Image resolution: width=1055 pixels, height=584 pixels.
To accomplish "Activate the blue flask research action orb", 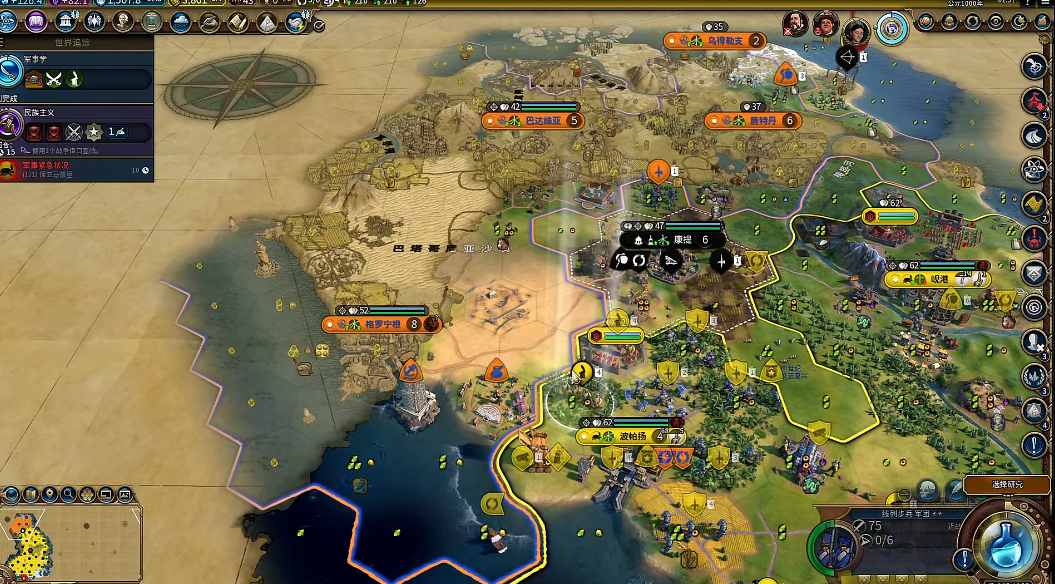I will point(1007,541).
